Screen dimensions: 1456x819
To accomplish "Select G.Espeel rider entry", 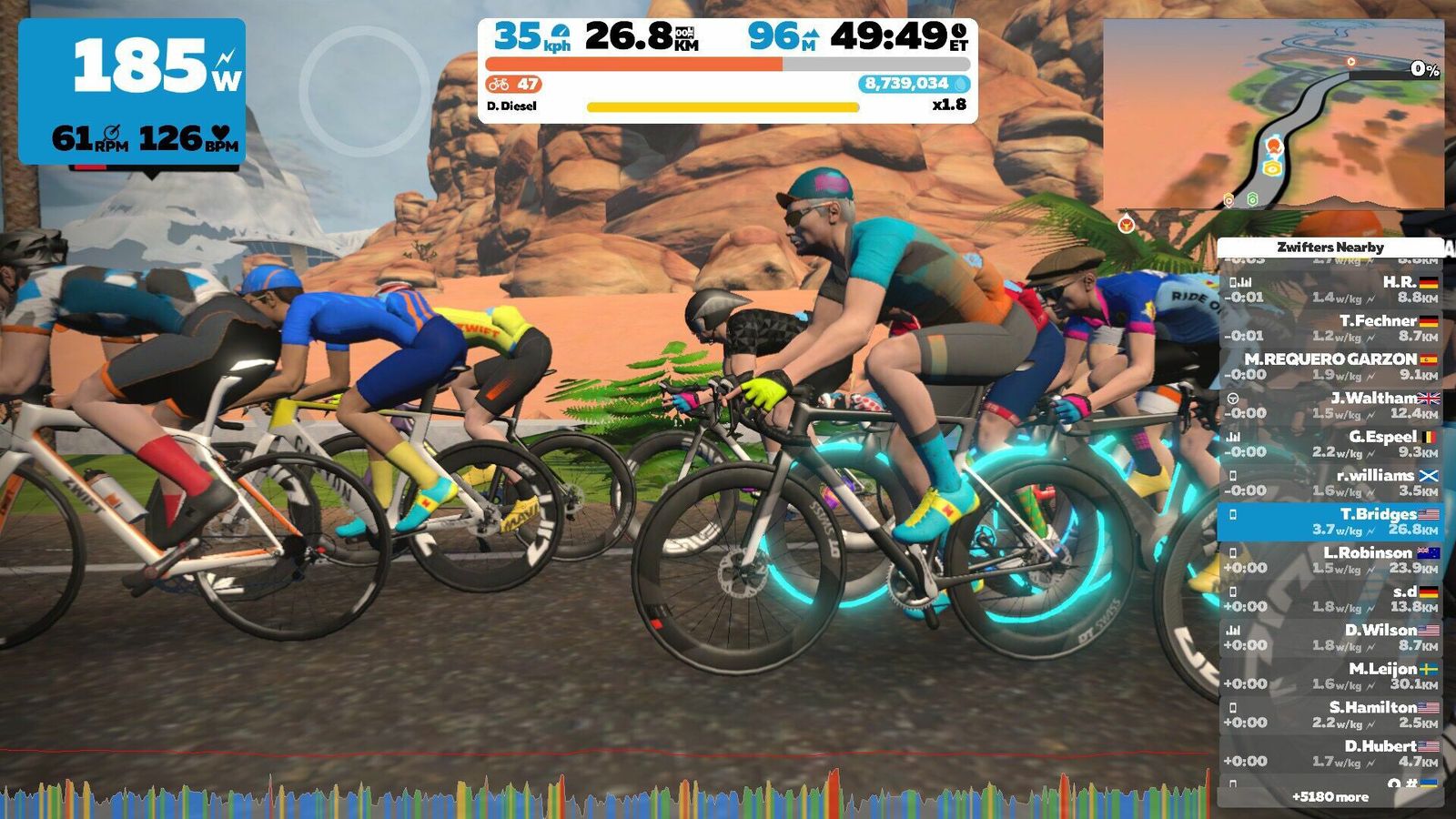I will coord(1330,444).
